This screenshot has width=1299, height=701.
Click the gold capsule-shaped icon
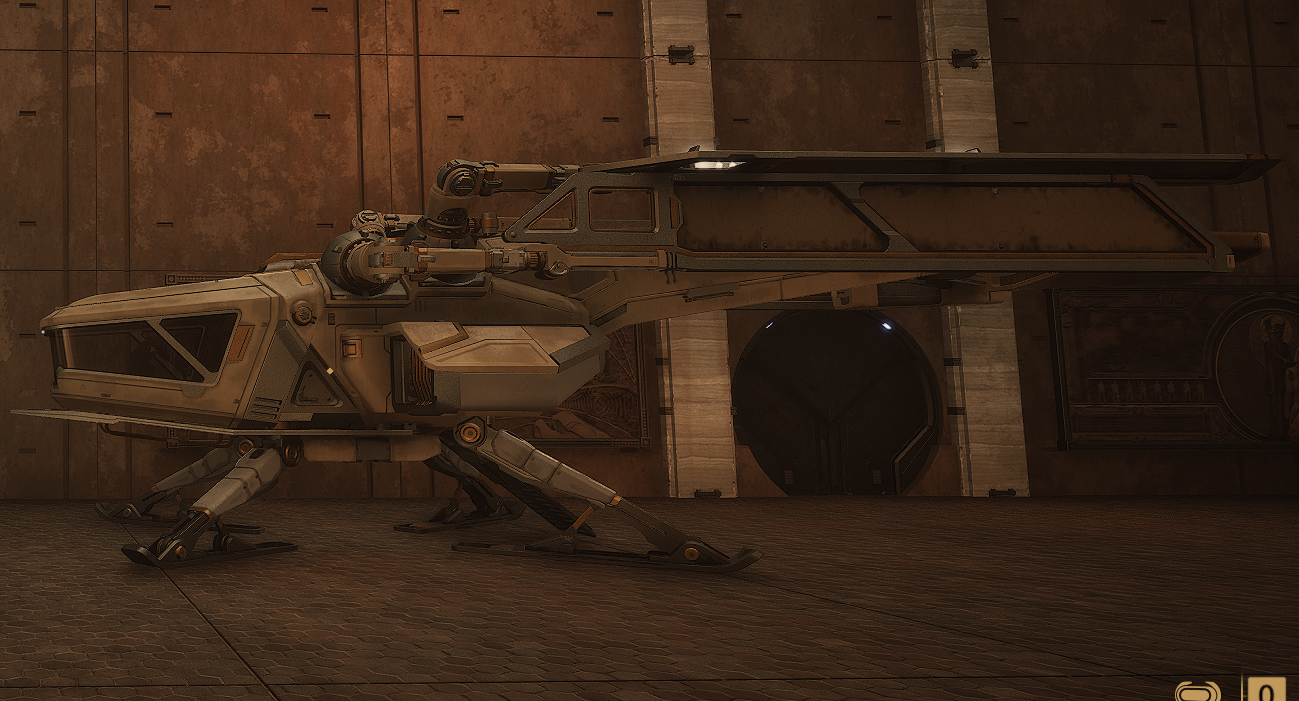(1197, 692)
